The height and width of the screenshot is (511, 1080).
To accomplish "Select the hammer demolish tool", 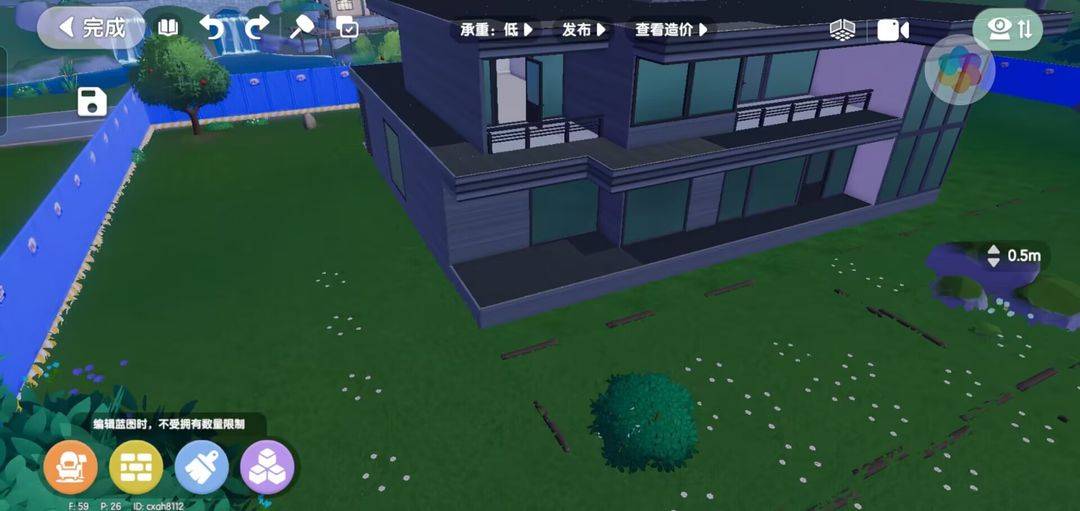I will pyautogui.click(x=301, y=28).
